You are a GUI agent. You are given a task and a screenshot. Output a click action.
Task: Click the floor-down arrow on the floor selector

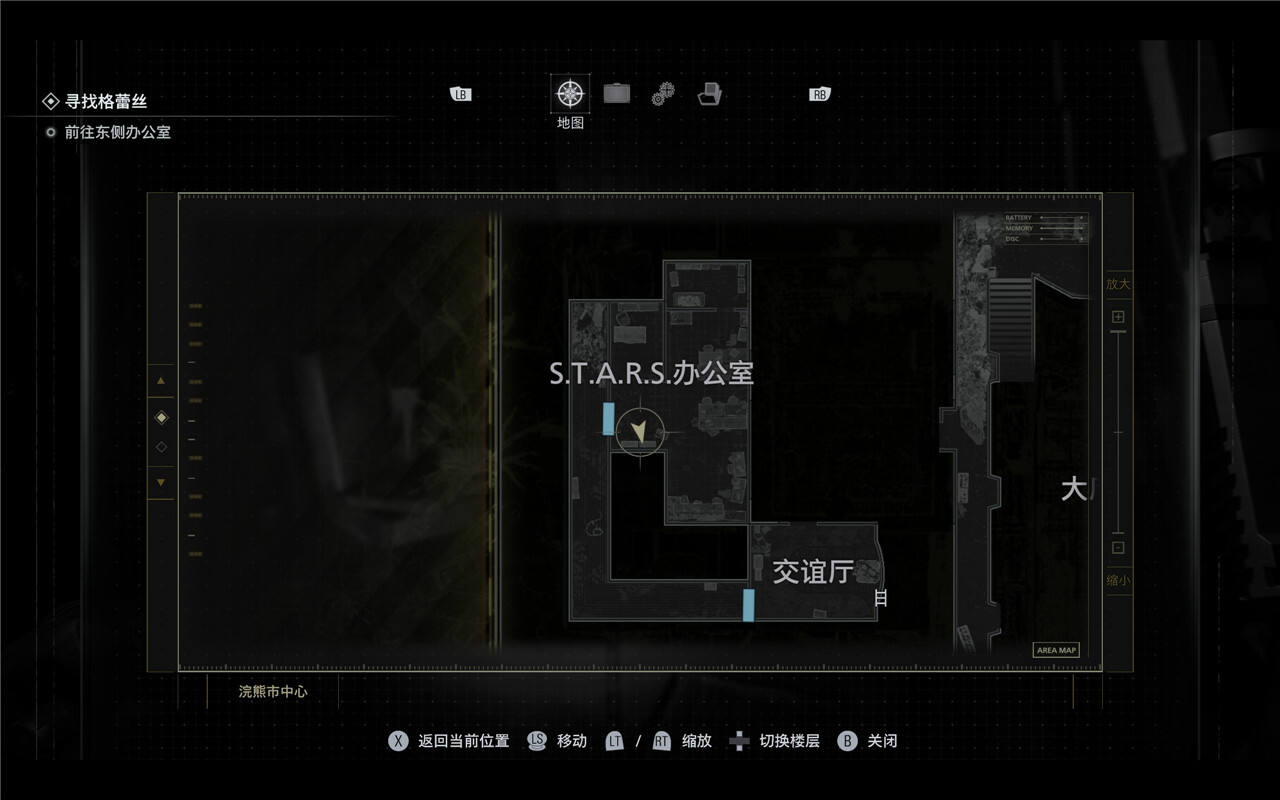click(x=161, y=482)
